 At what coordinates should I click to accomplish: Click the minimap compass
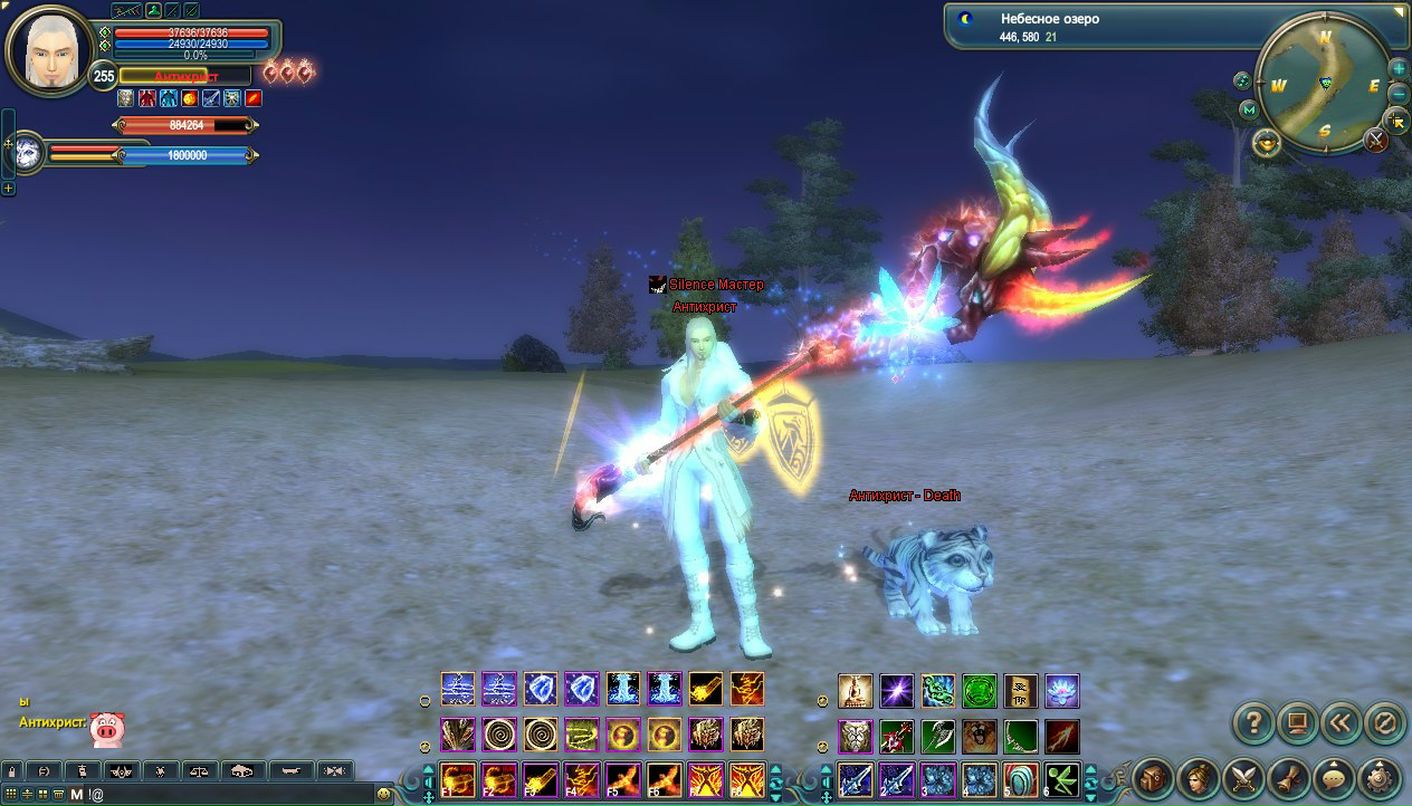(x=1324, y=85)
